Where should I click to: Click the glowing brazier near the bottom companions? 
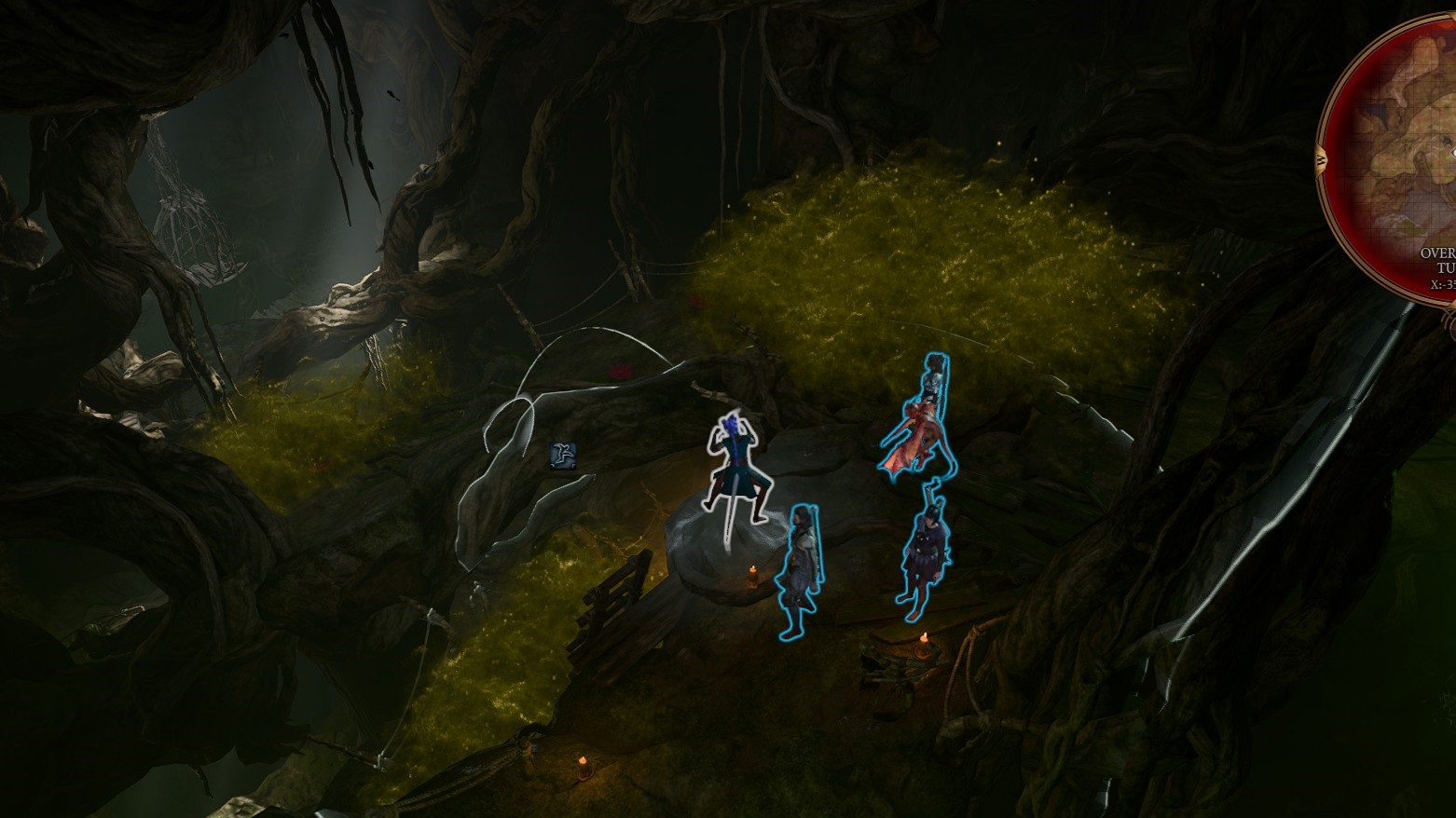[923, 638]
